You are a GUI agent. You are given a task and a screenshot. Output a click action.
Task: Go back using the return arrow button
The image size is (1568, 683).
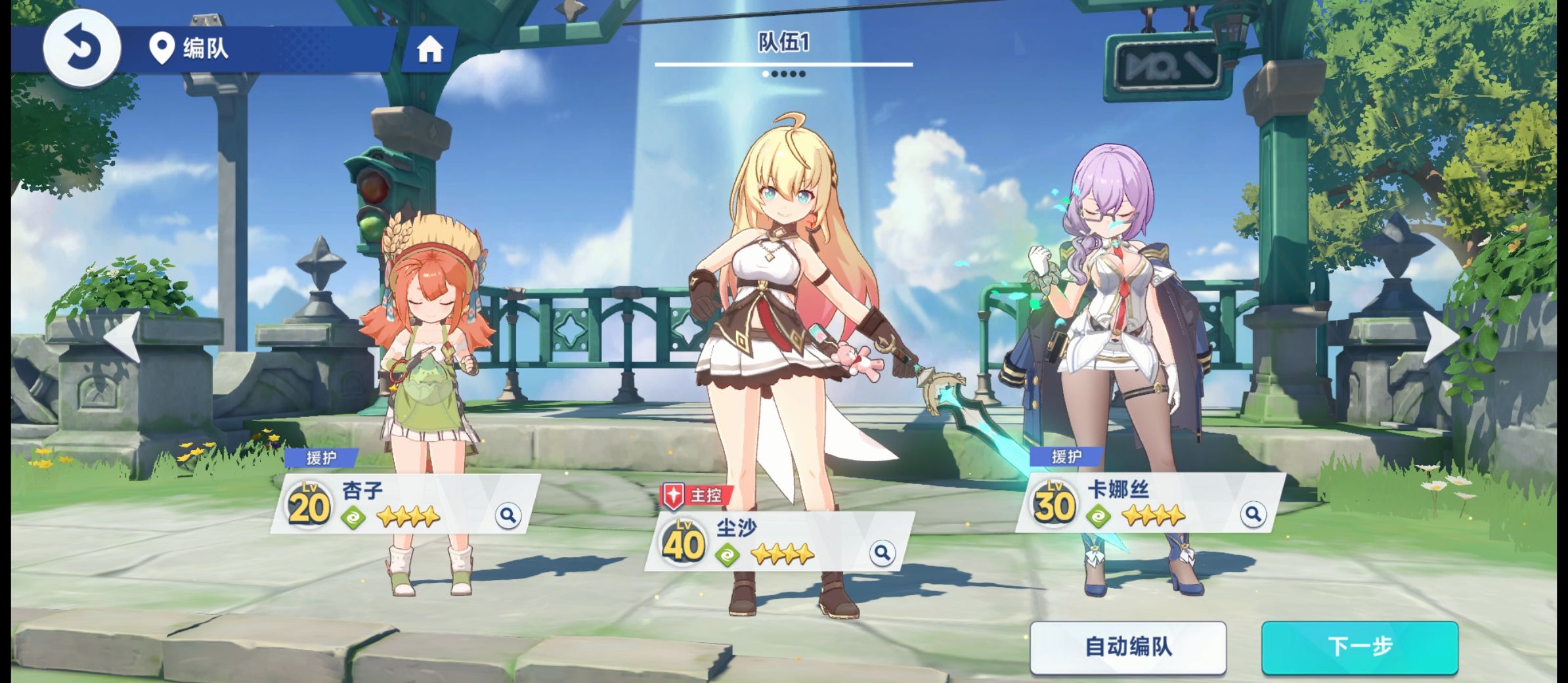point(82,47)
